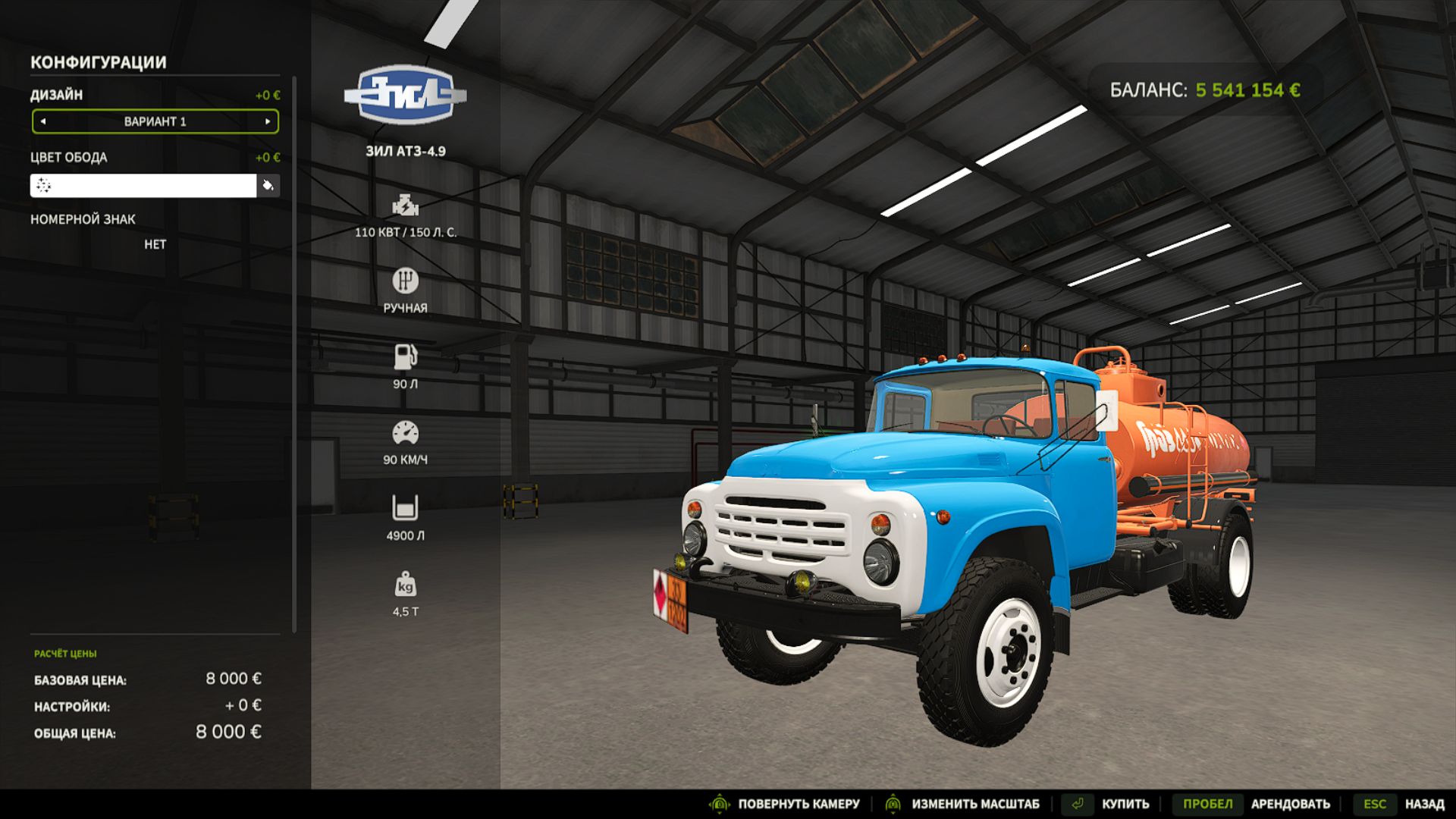Click the left arrow on the design variant selector

[43, 121]
